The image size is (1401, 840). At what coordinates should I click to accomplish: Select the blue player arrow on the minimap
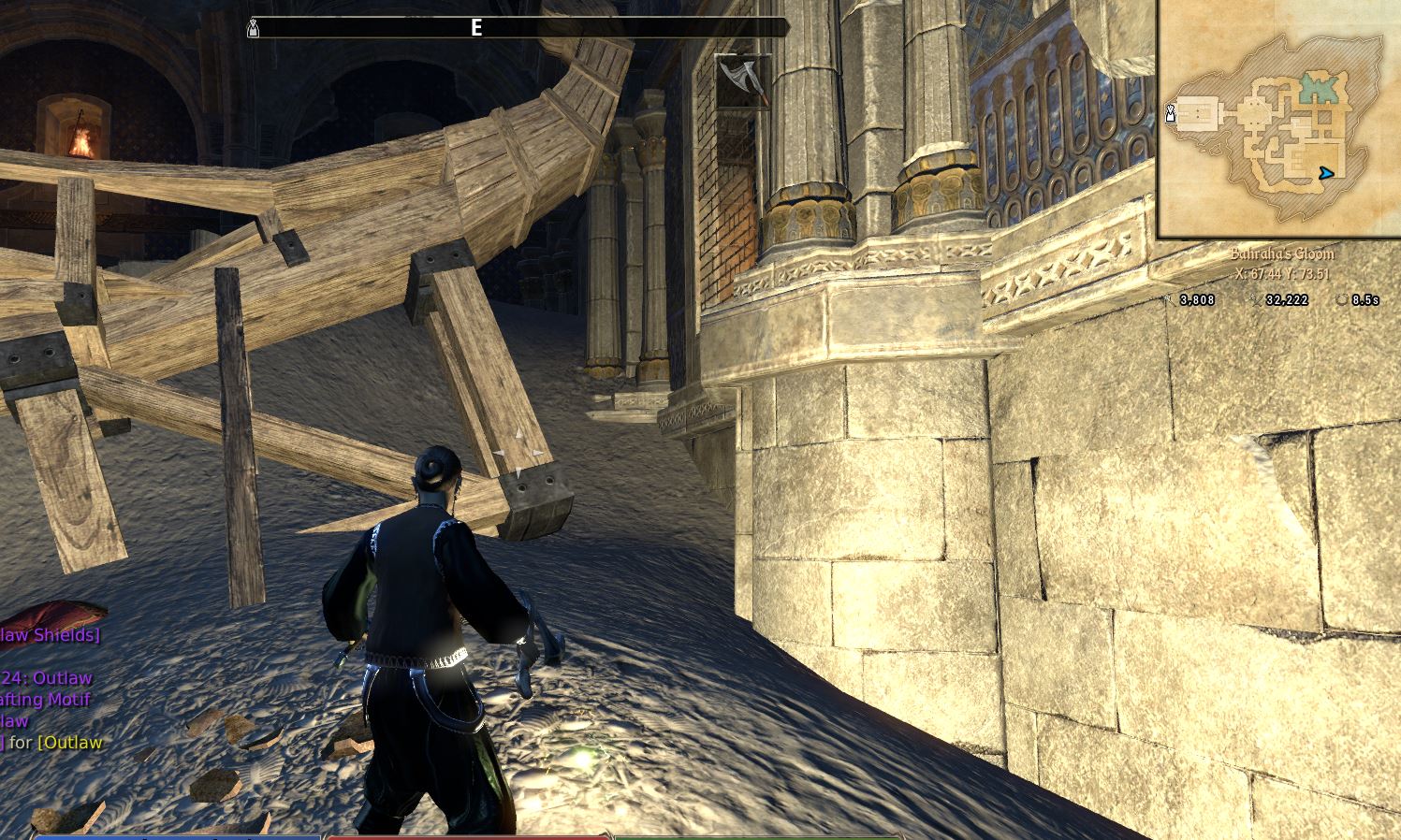click(1325, 173)
